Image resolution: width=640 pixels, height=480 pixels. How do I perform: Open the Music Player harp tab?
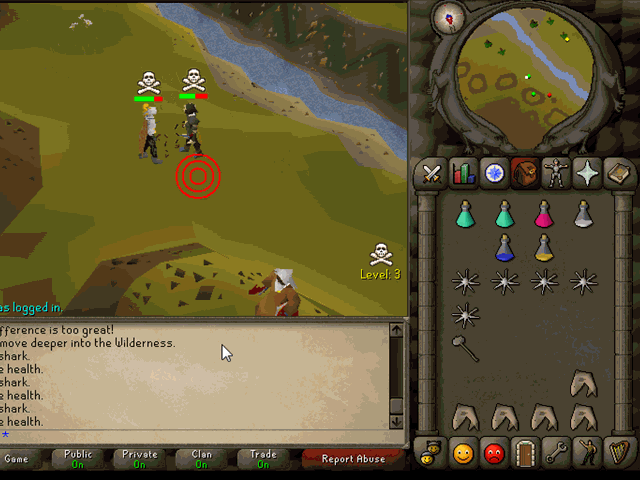617,452
